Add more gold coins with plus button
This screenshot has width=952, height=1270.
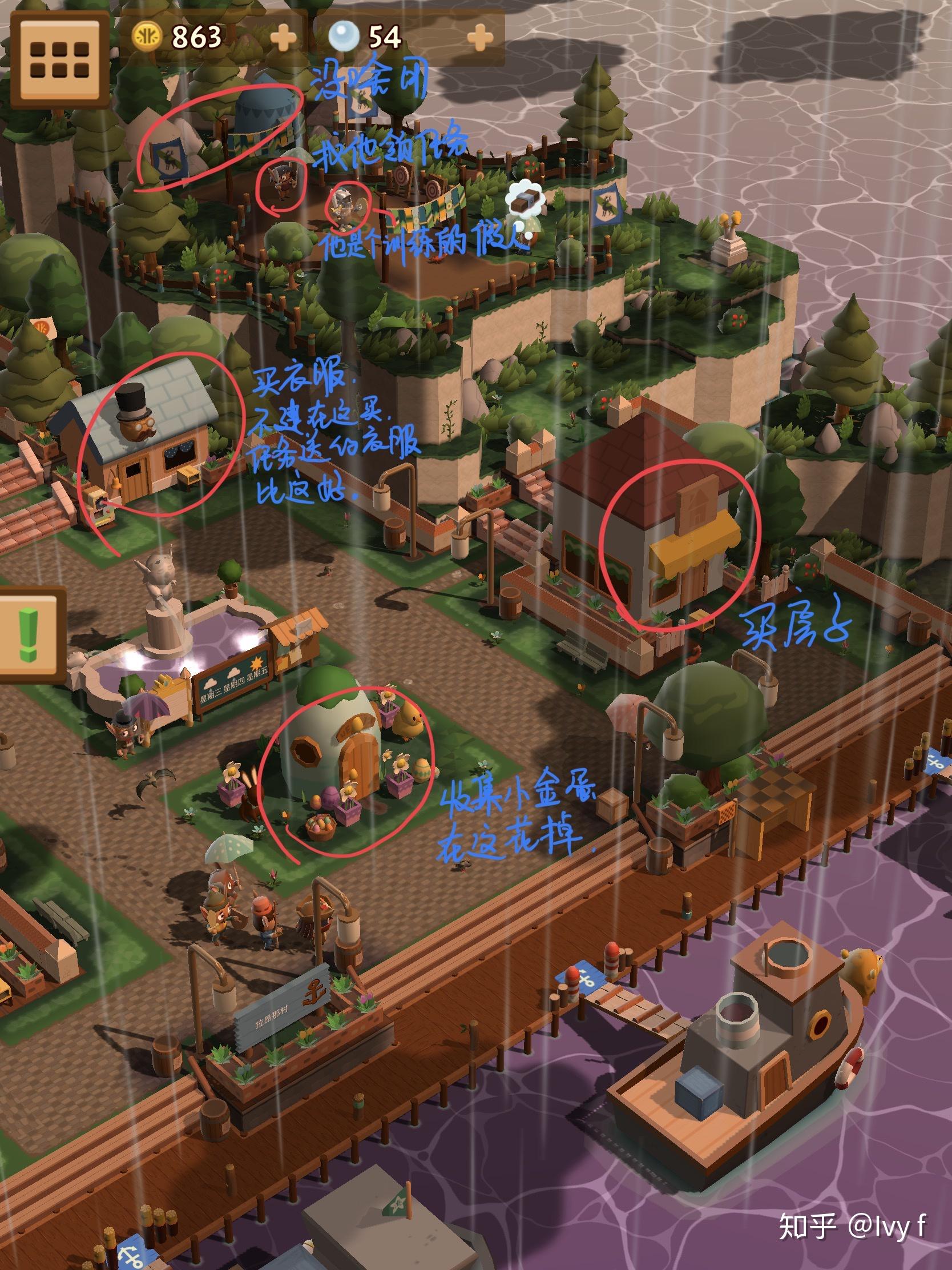(x=284, y=39)
